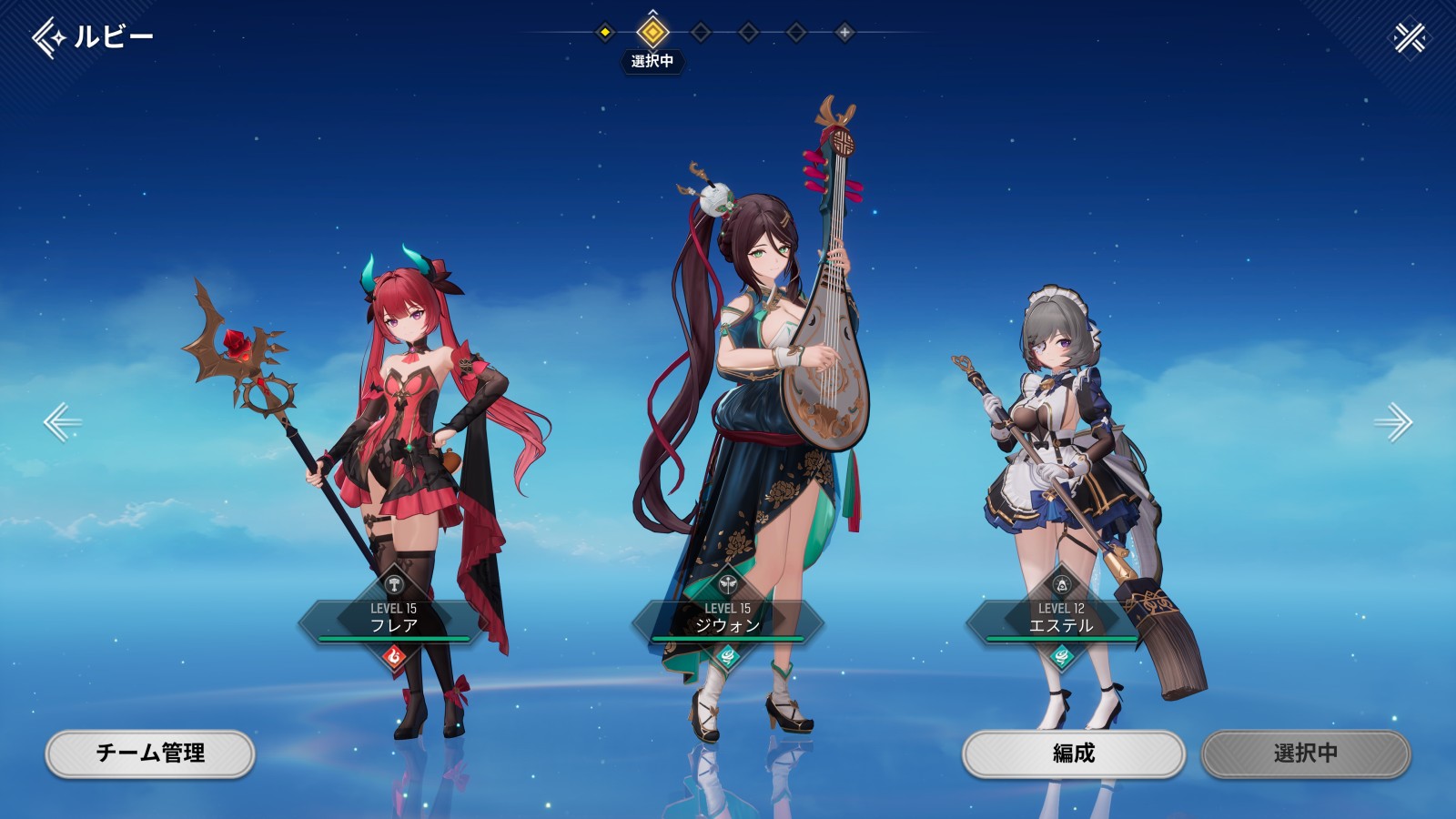Switch to the previous team with left arrow

tap(62, 422)
